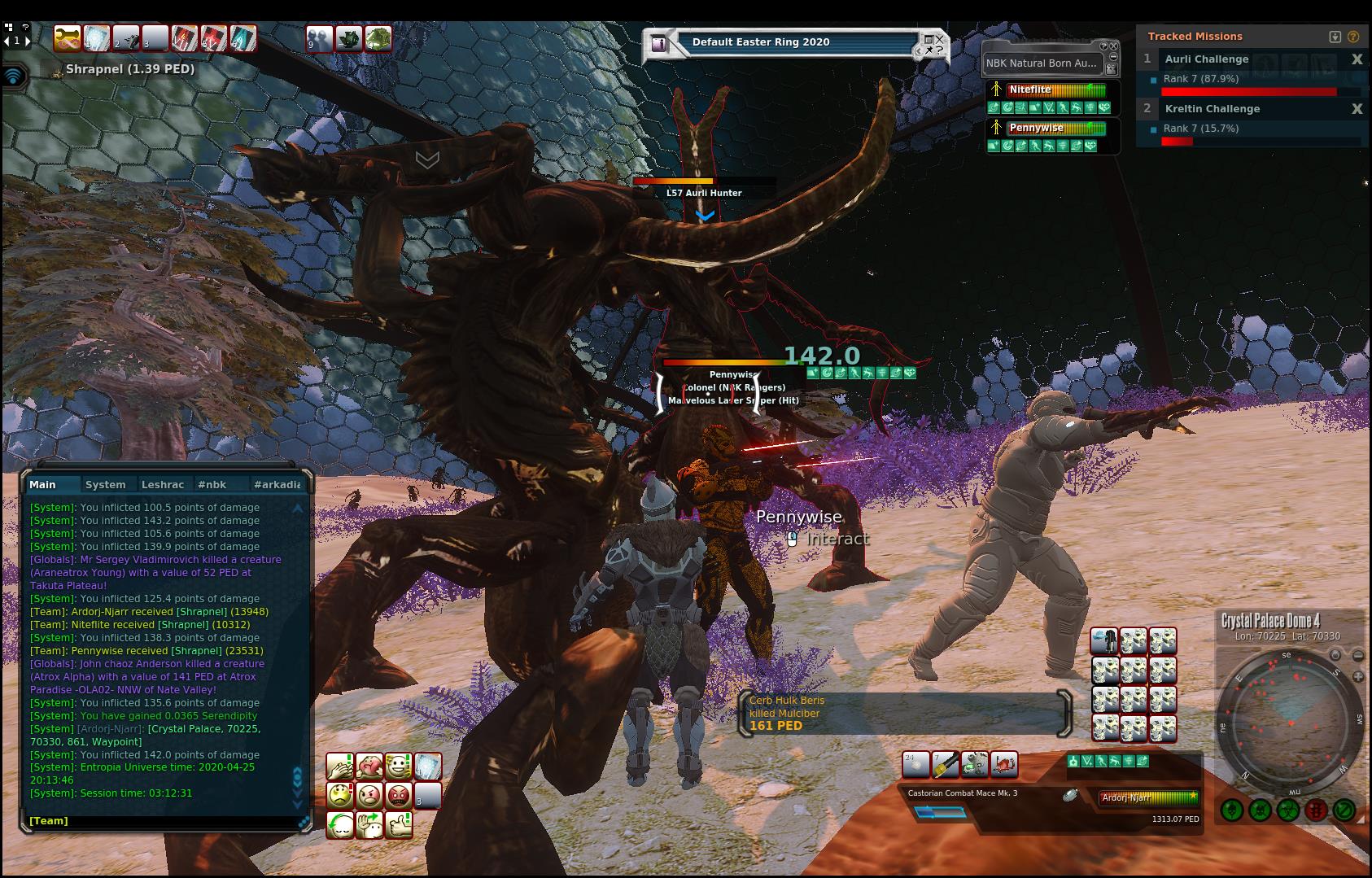Click the team chat input field
The height and width of the screenshot is (878, 1372).
163,821
